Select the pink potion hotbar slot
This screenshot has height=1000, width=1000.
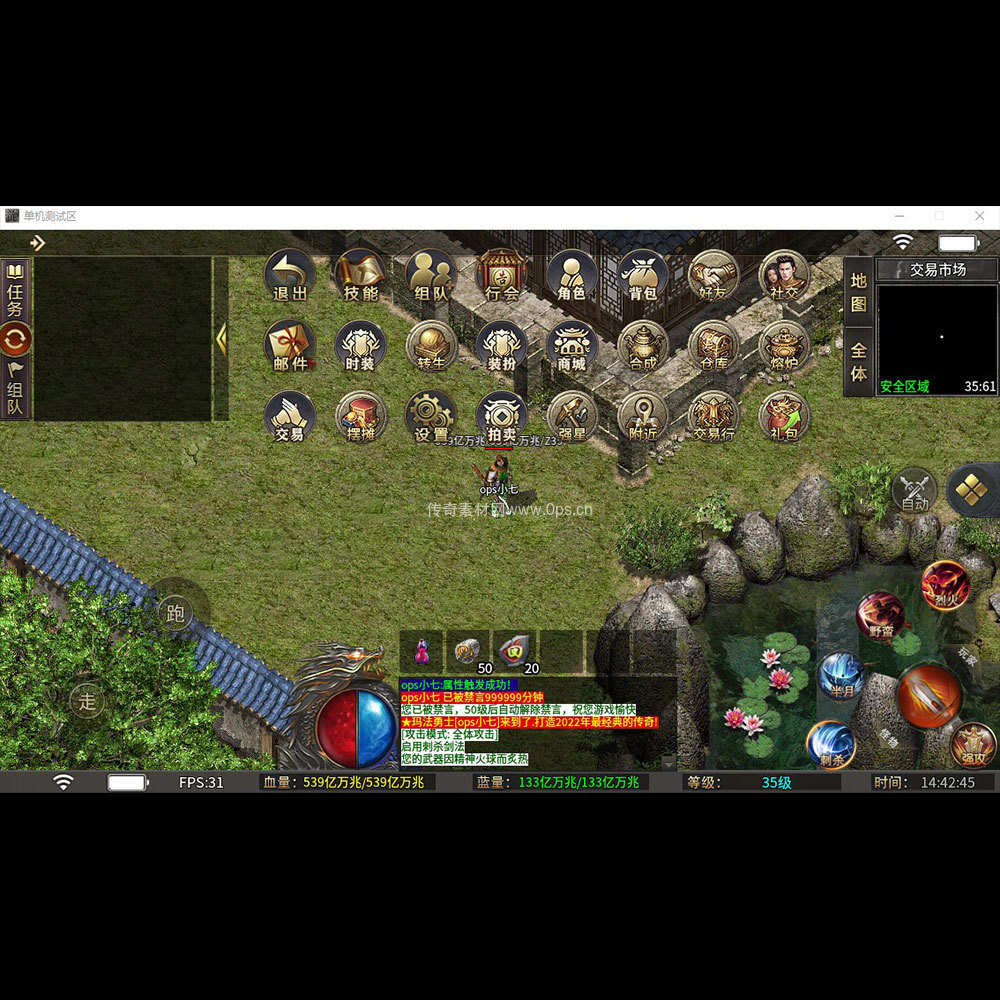pyautogui.click(x=421, y=652)
